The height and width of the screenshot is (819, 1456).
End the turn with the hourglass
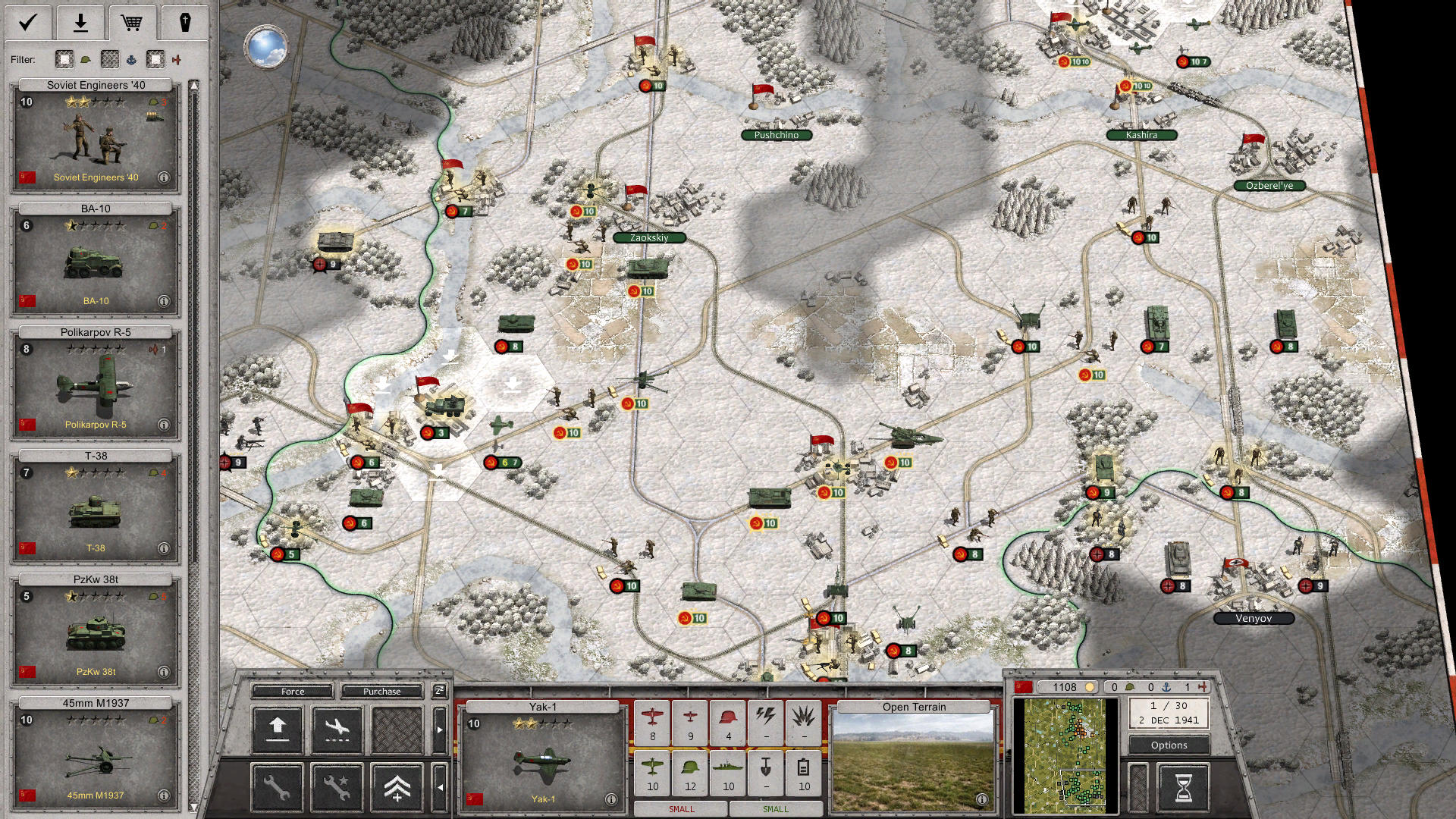1183,788
